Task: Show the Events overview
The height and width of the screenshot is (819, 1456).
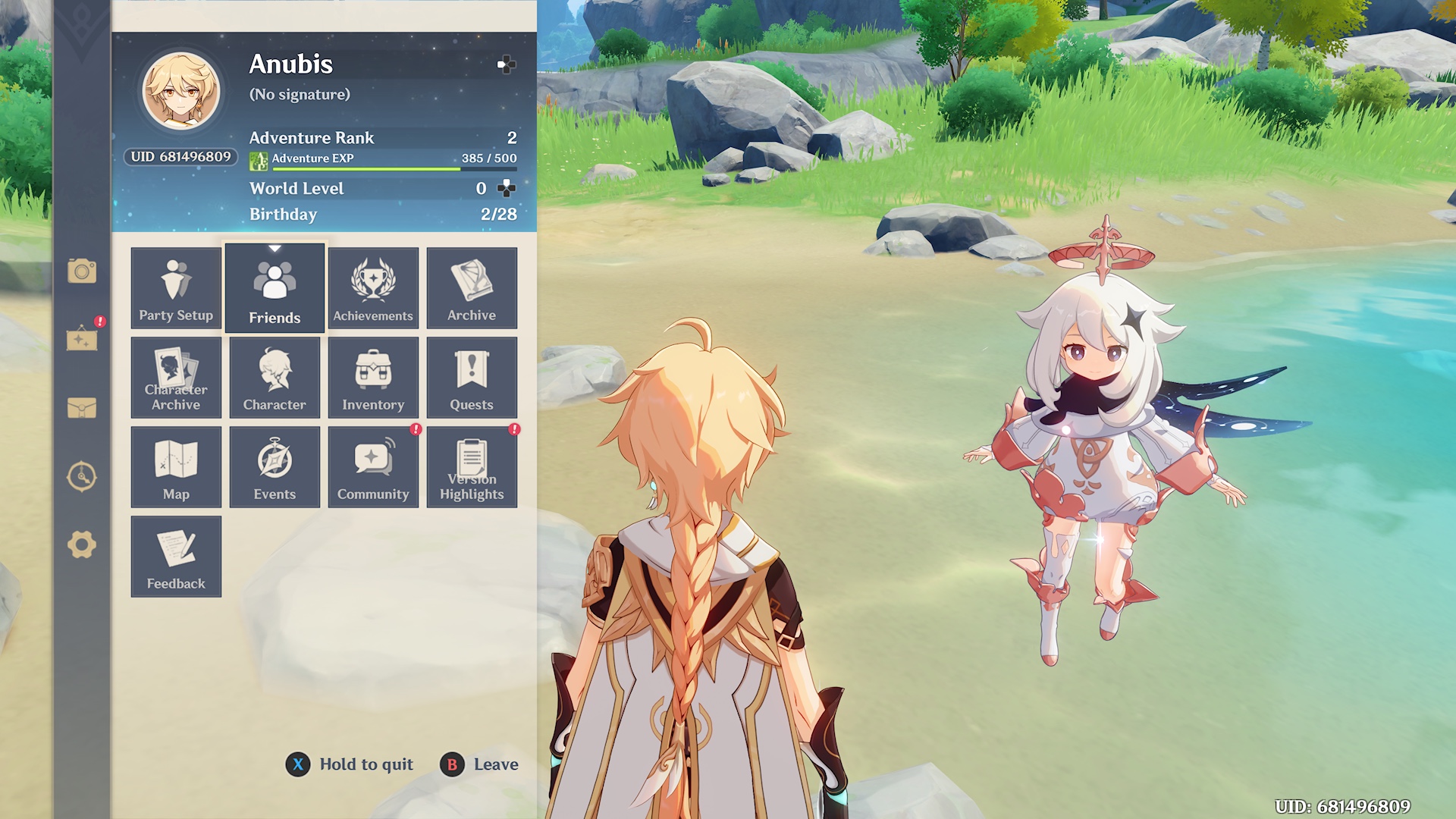Action: click(275, 467)
